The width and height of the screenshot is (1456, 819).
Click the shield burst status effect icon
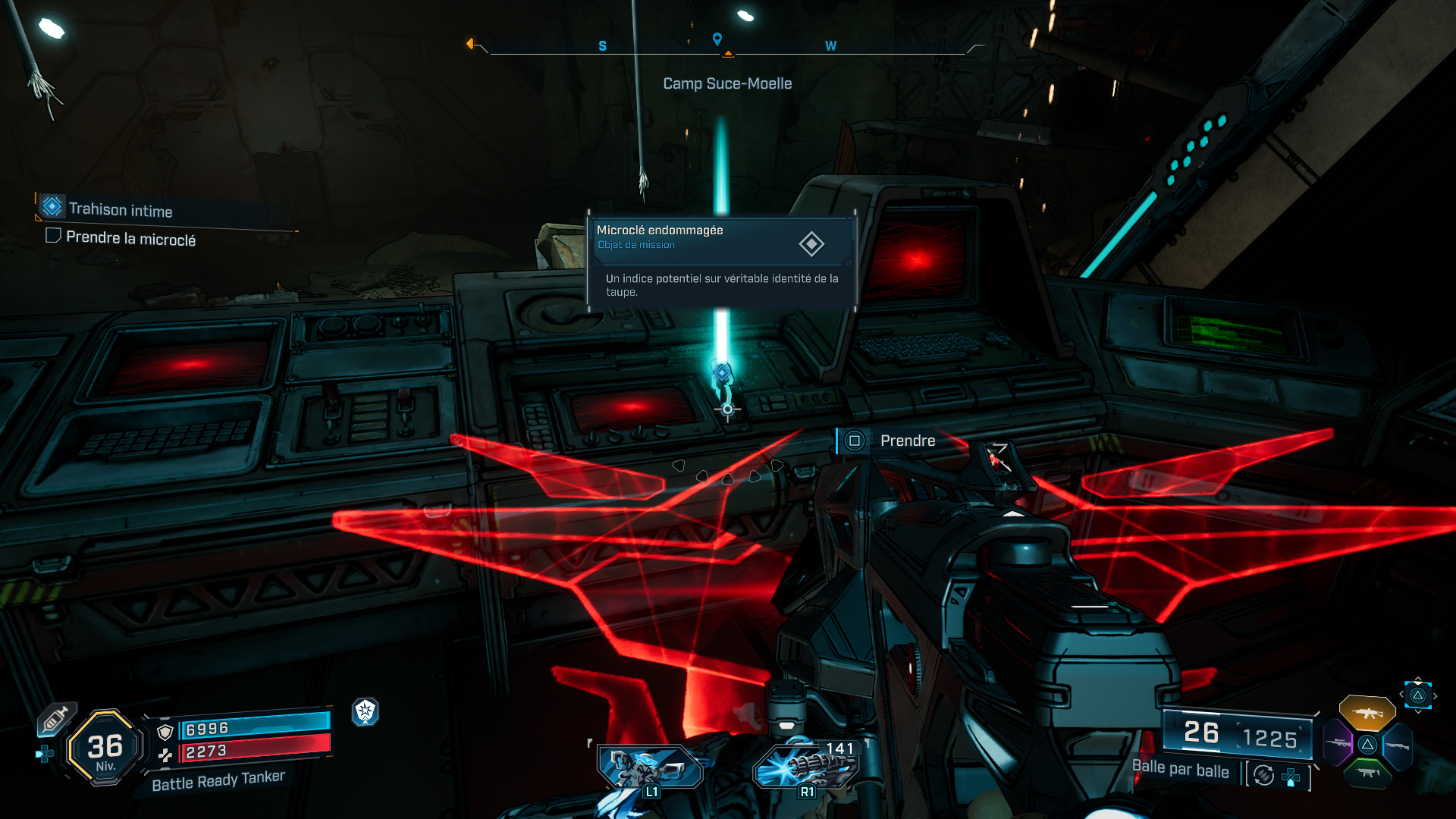(366, 711)
